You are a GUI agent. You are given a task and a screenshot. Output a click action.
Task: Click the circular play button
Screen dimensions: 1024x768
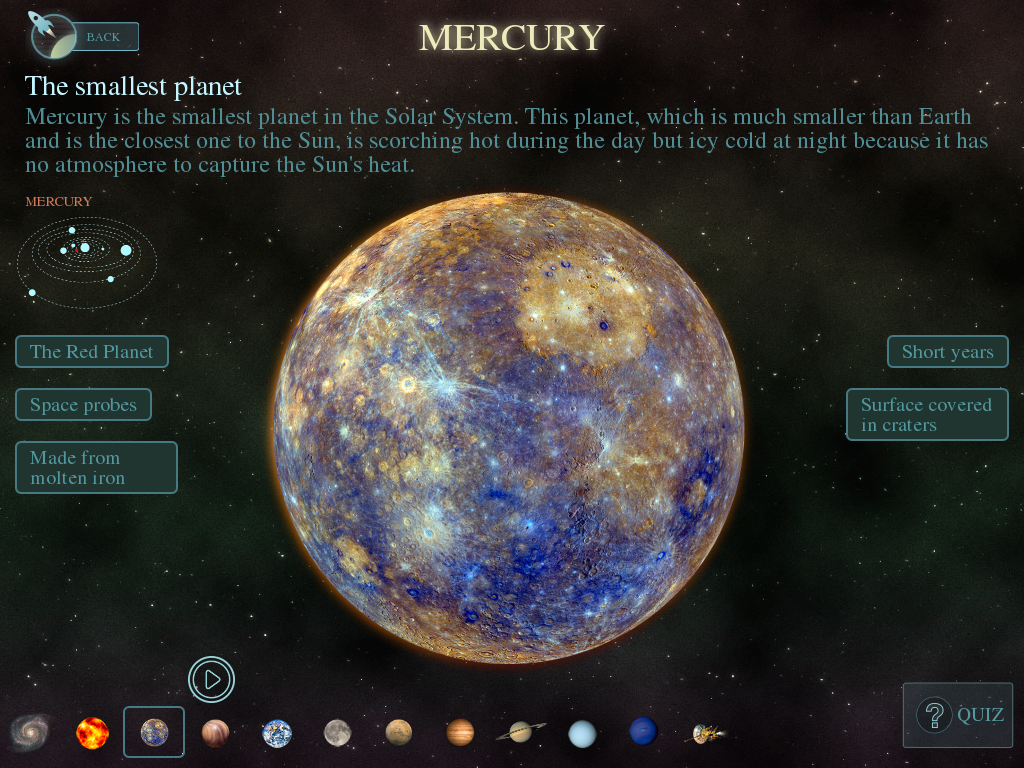click(x=211, y=680)
